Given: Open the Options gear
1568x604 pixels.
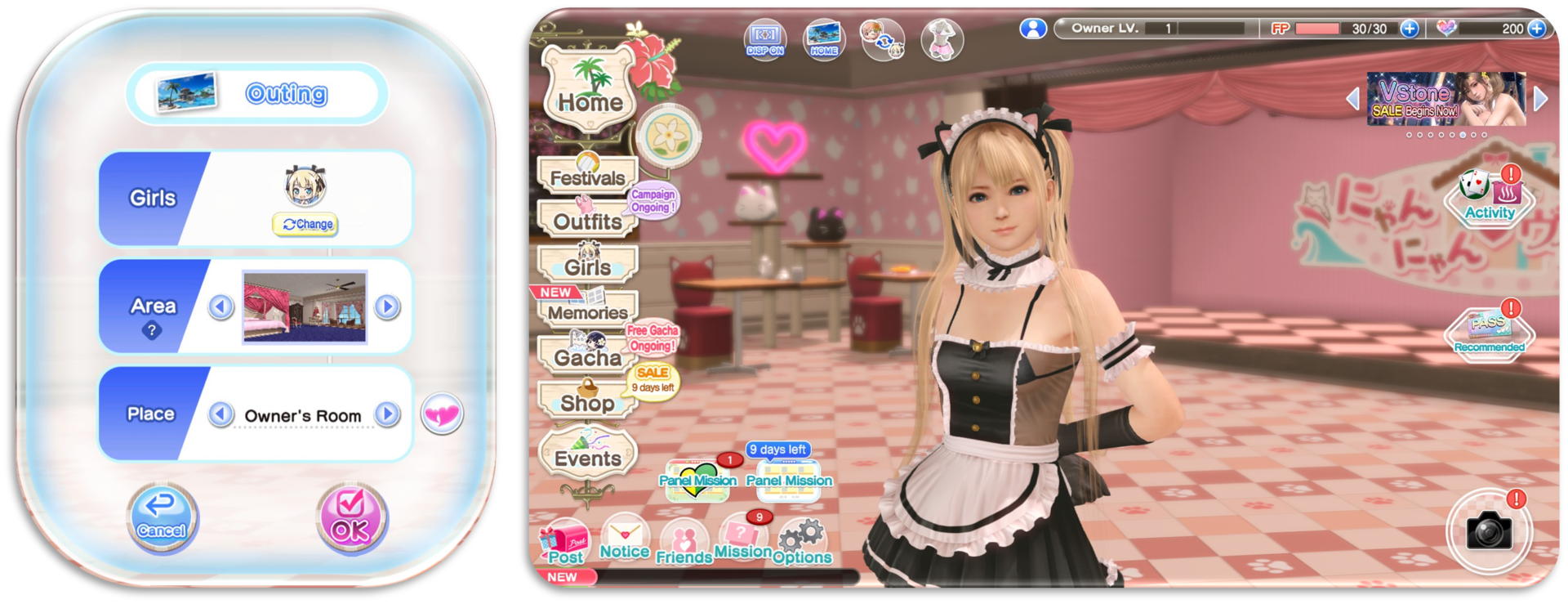Looking at the screenshot, I should [801, 542].
